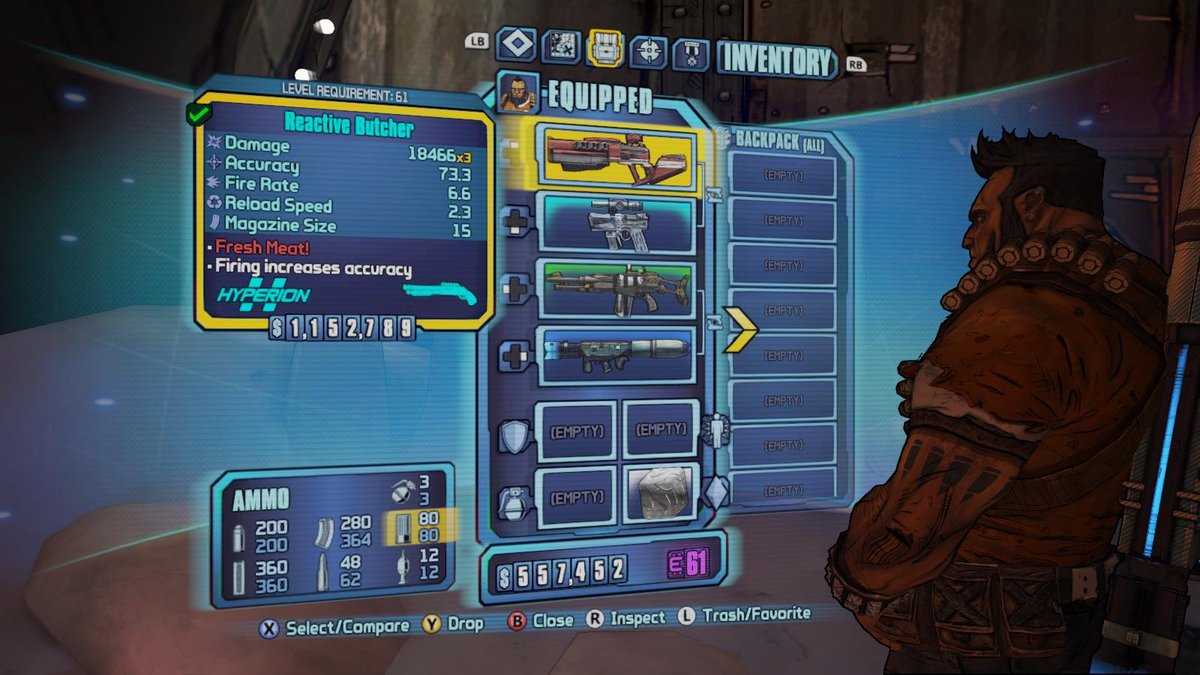The image size is (1200, 675).
Task: Move to the backpack via yellow arrow
Action: tap(741, 326)
